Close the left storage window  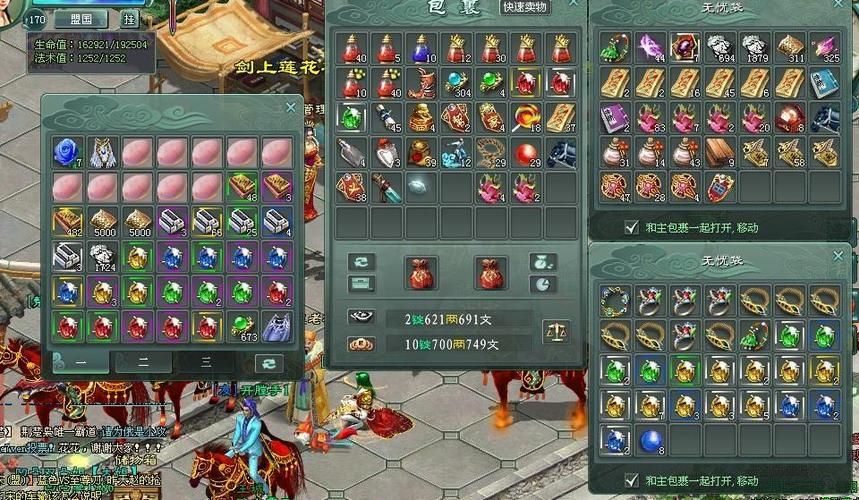[291, 107]
